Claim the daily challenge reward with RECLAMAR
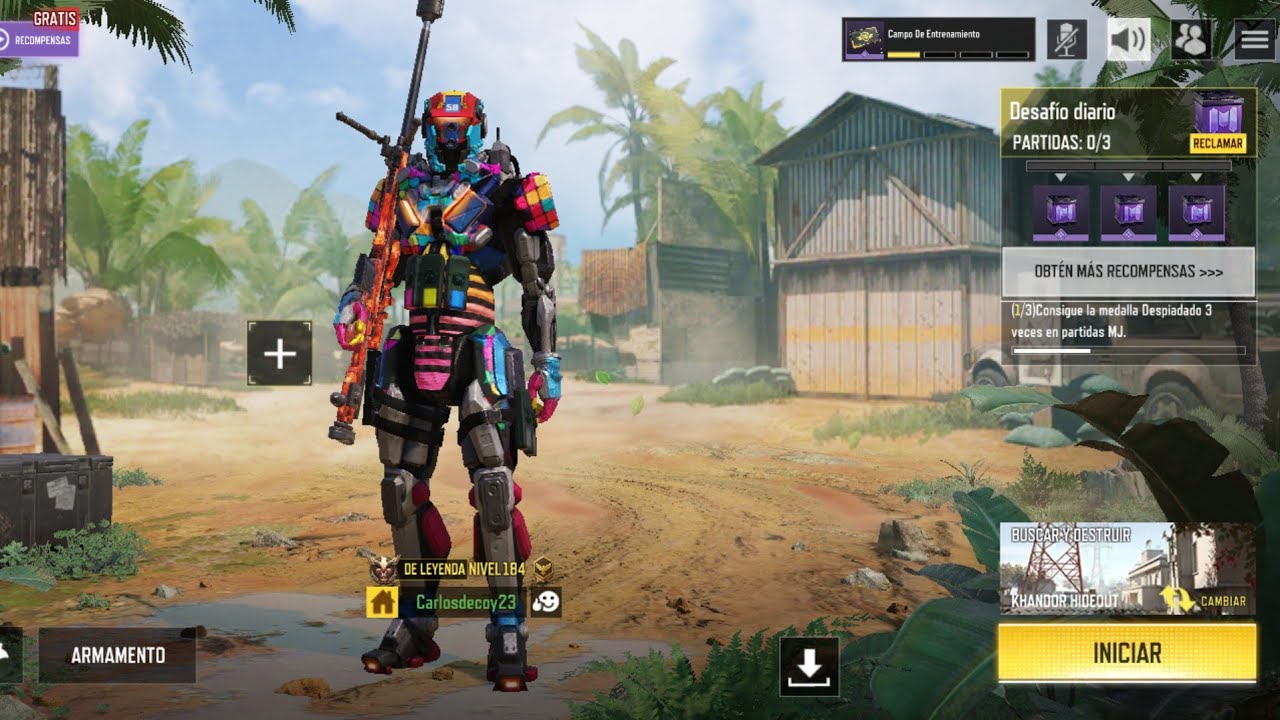Screen dimensions: 1280x720 click(x=1217, y=144)
